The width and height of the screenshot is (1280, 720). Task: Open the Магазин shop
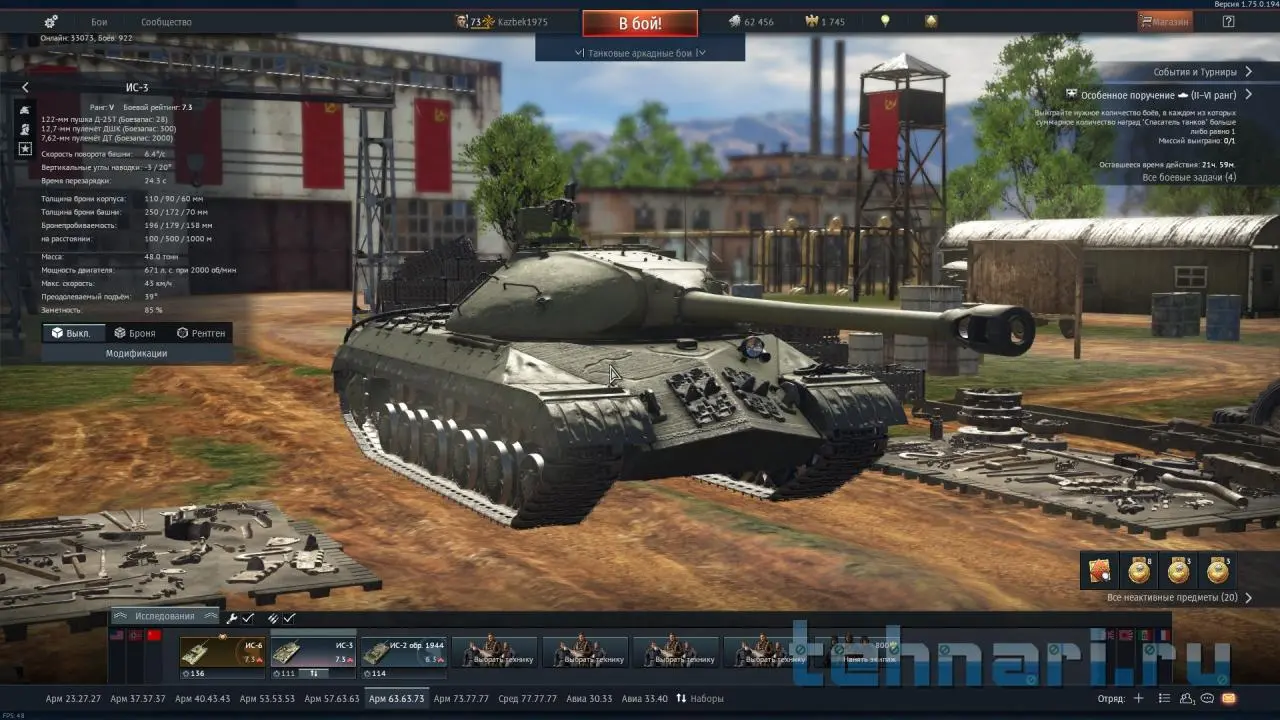pos(1165,21)
